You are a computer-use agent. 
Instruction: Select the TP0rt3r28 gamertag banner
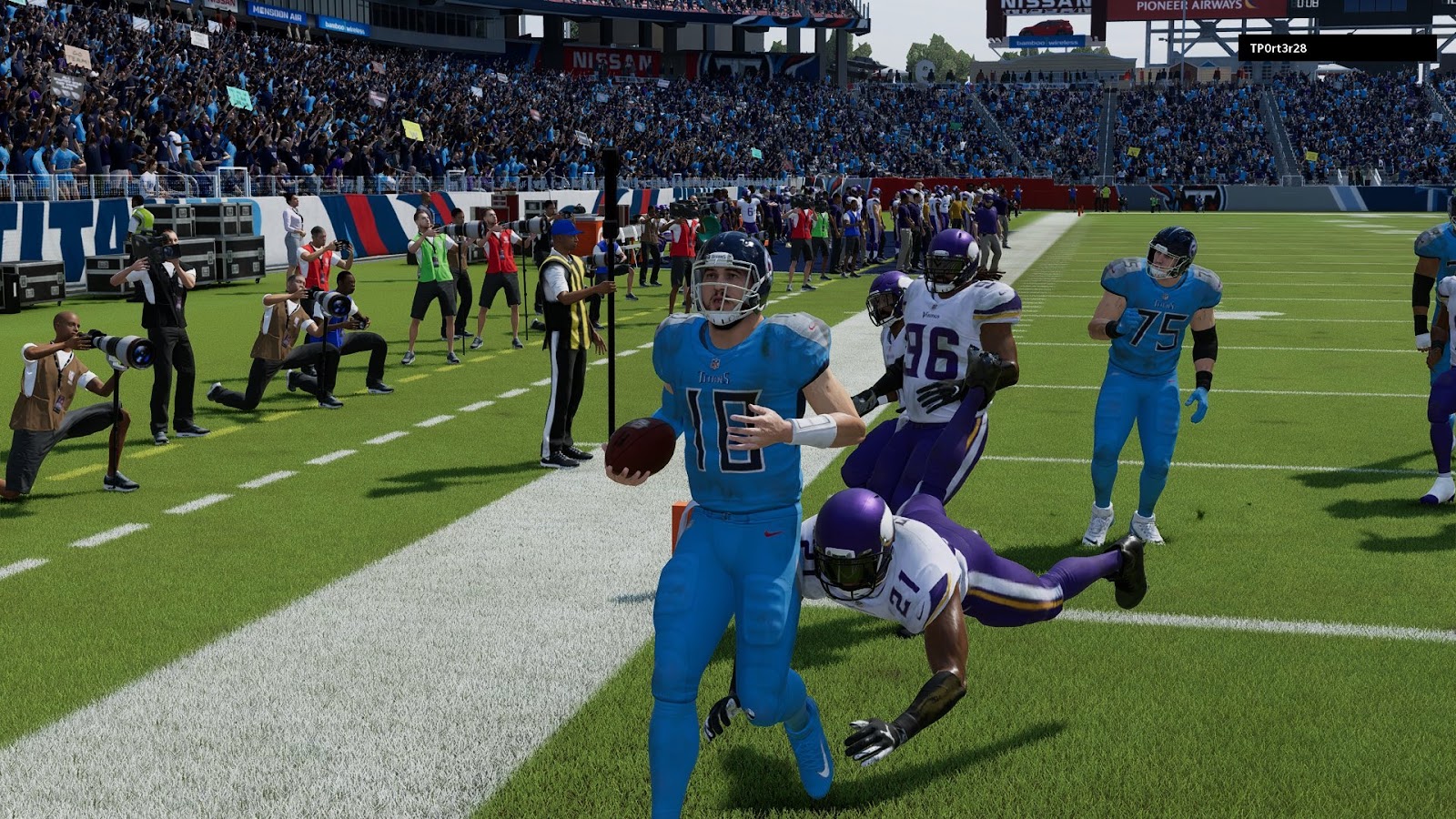point(1337,48)
